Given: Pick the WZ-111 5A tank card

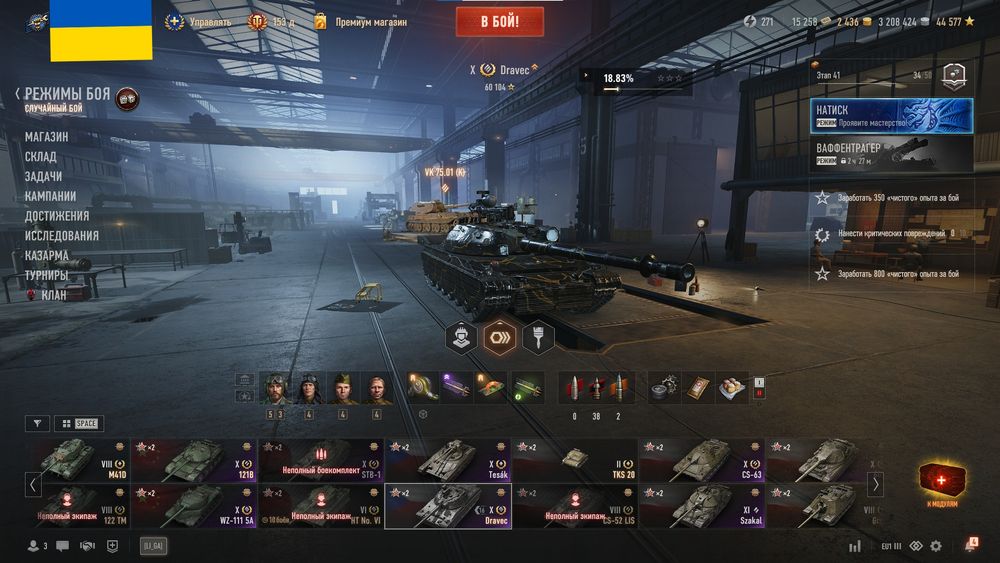Looking at the screenshot, I should [x=194, y=506].
